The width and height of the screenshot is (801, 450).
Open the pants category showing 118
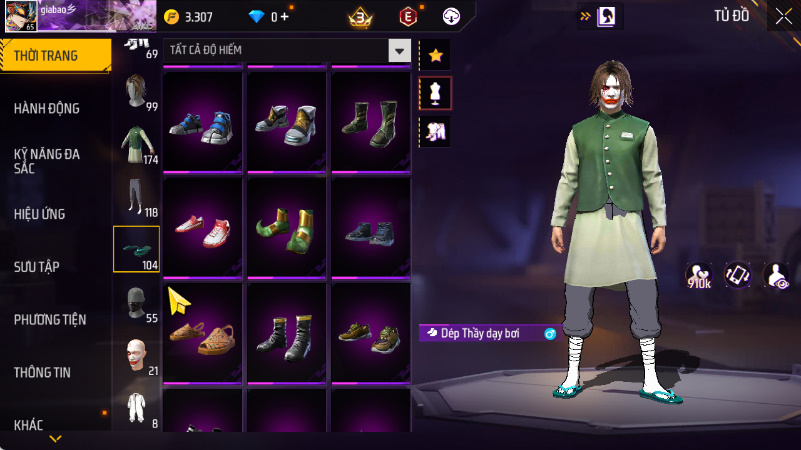pyautogui.click(x=136, y=197)
